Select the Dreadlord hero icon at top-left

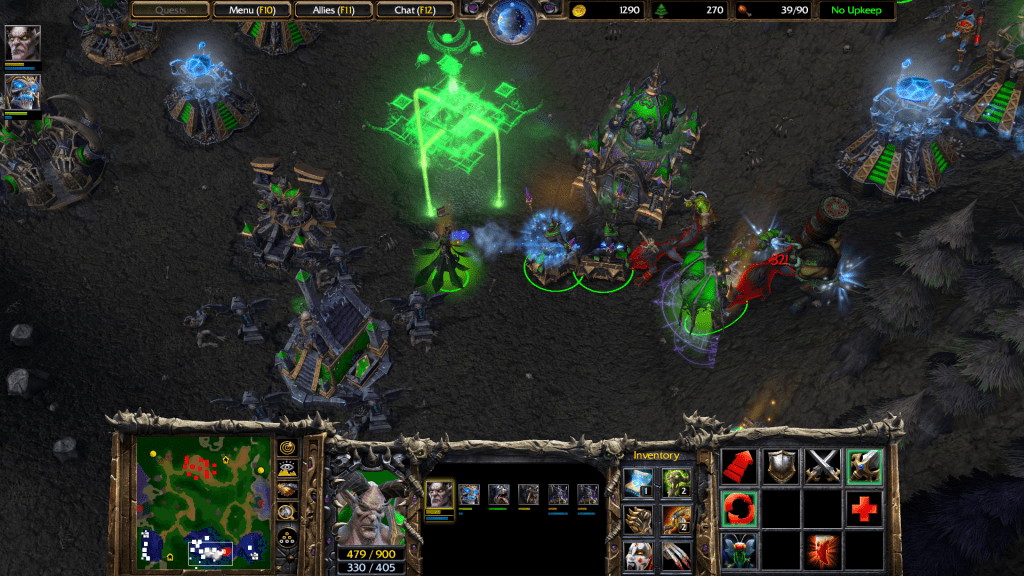22,43
